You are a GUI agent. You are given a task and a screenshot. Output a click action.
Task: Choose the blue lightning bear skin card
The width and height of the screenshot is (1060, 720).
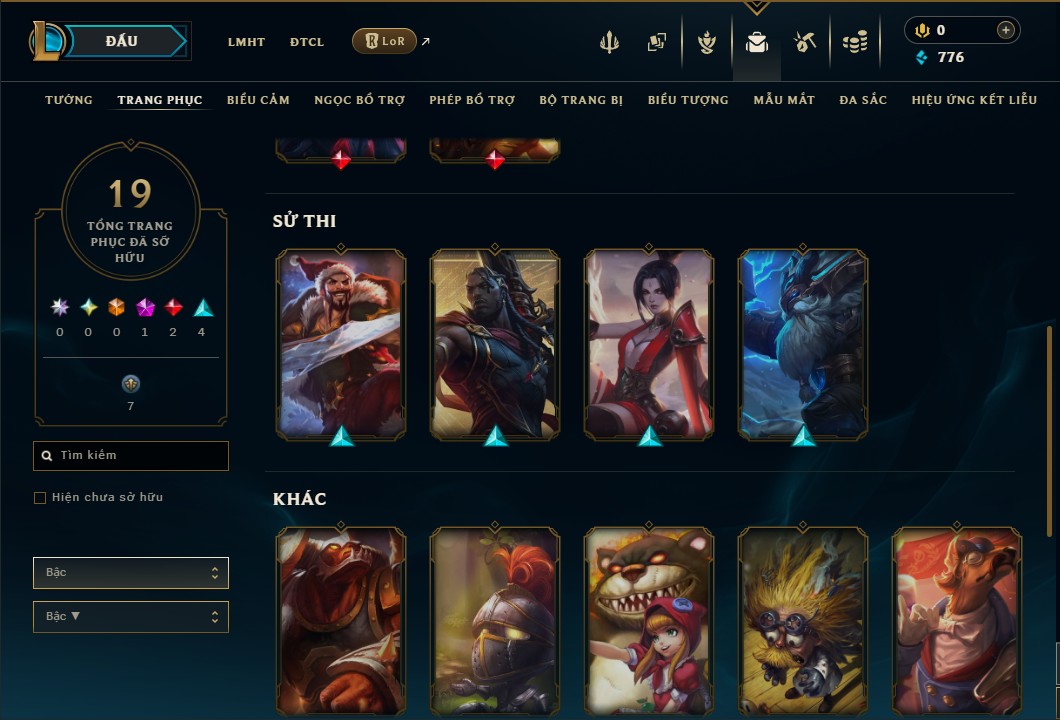point(803,343)
